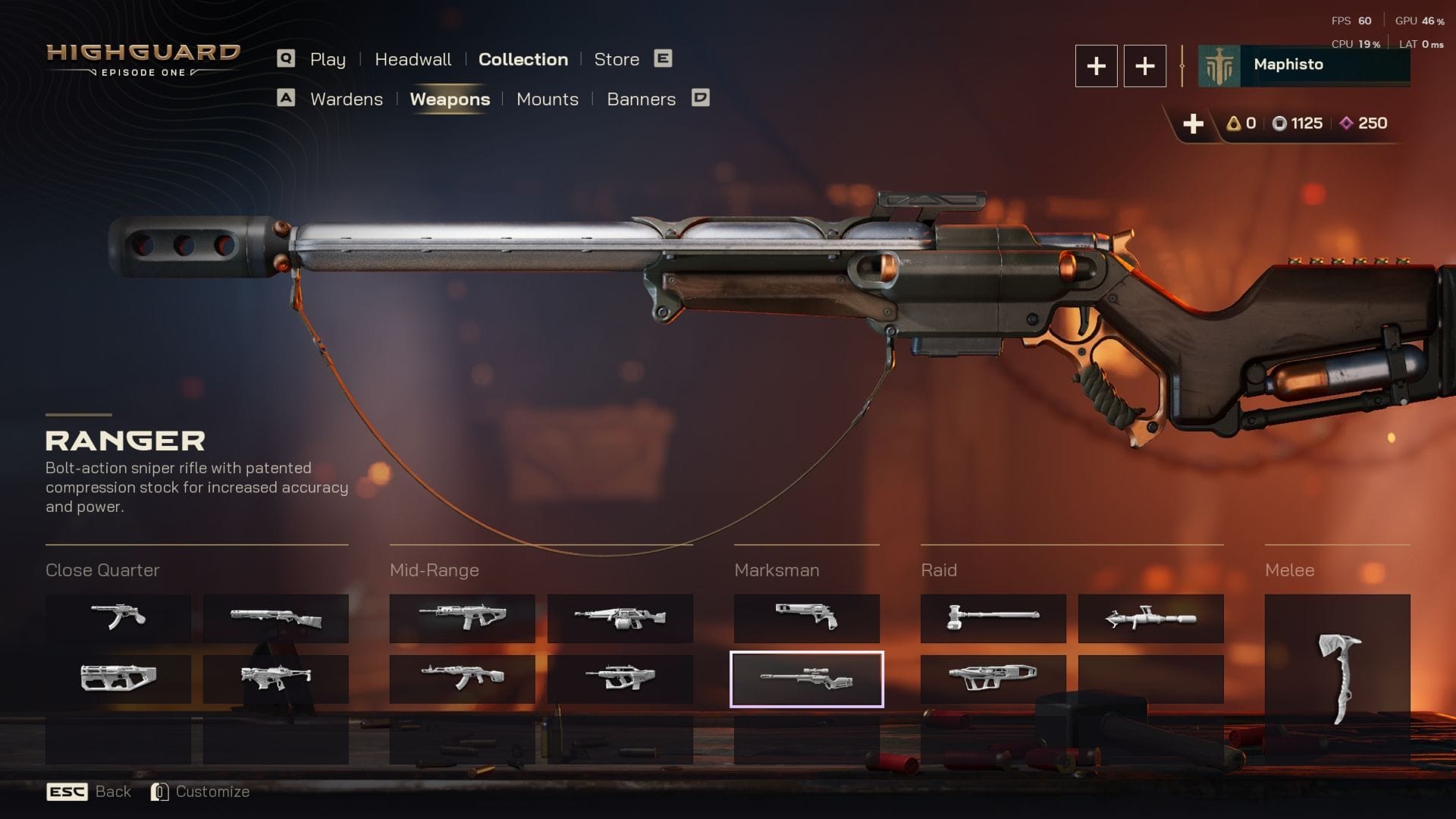Click the plus button to add currency
1456x819 pixels.
(1194, 123)
